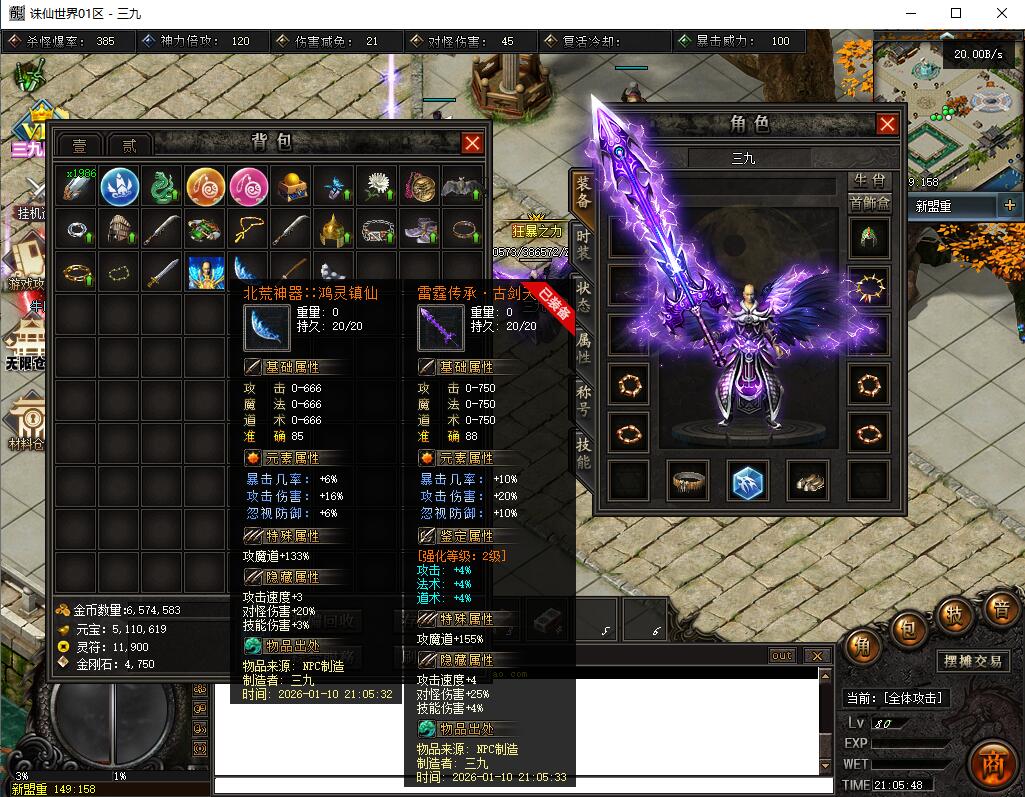Maximize the game window
Viewport: 1025px width, 797px height.
coord(956,13)
